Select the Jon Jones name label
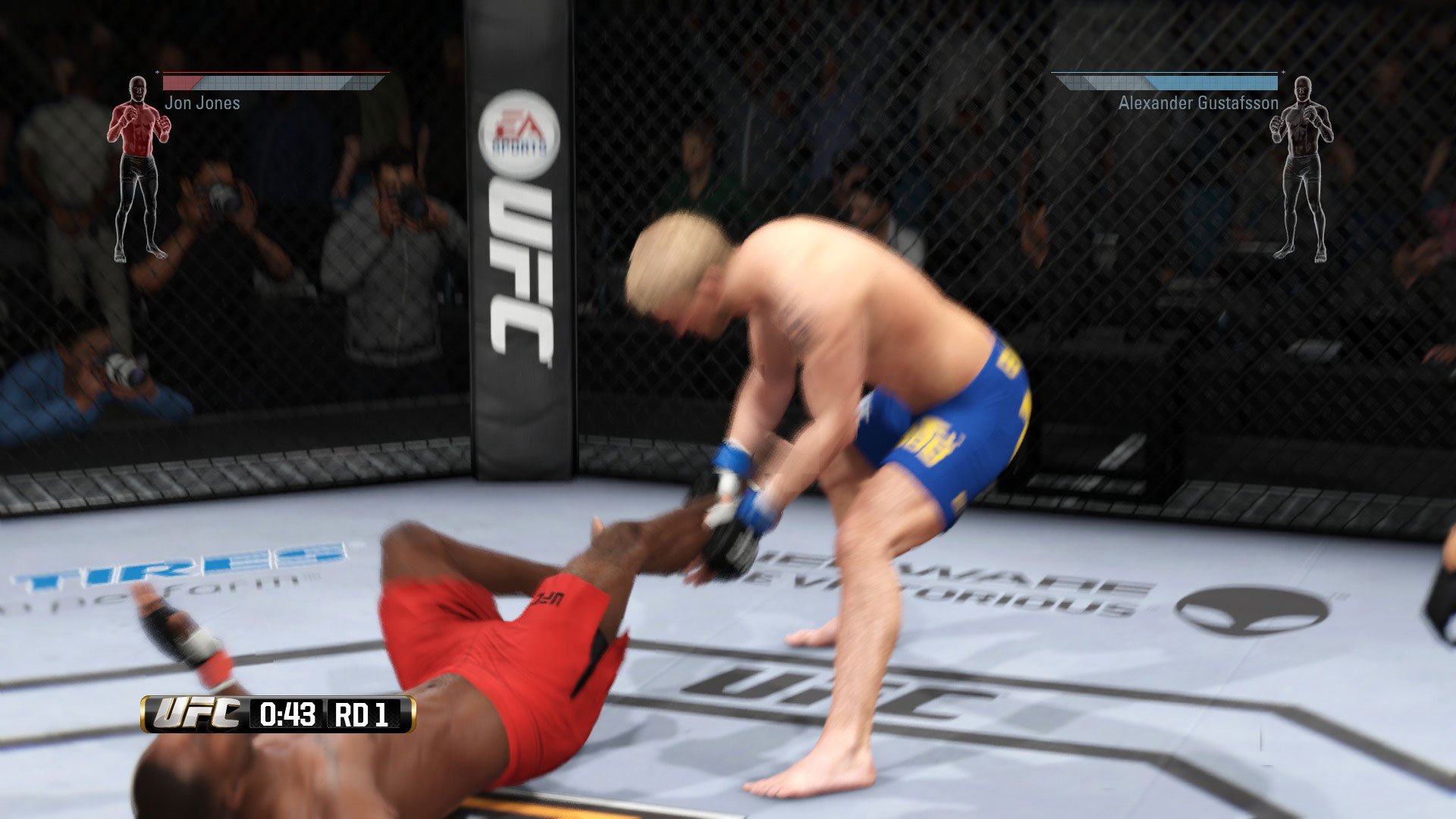Screen dimensions: 1456x819 201,103
